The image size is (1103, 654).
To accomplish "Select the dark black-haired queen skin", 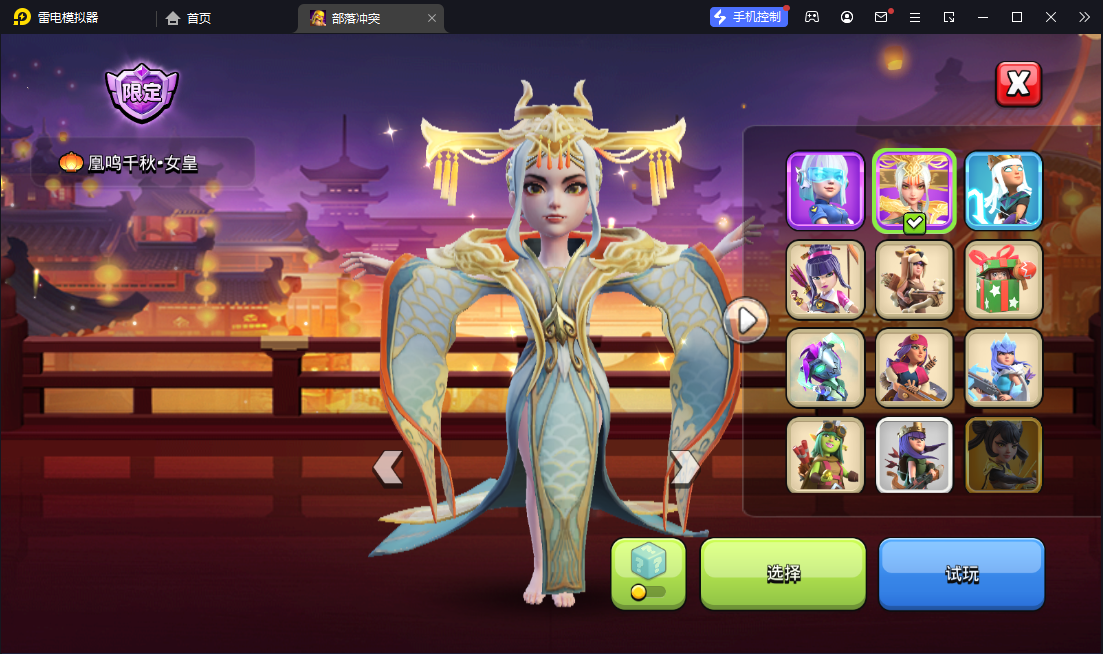I will coord(1003,455).
